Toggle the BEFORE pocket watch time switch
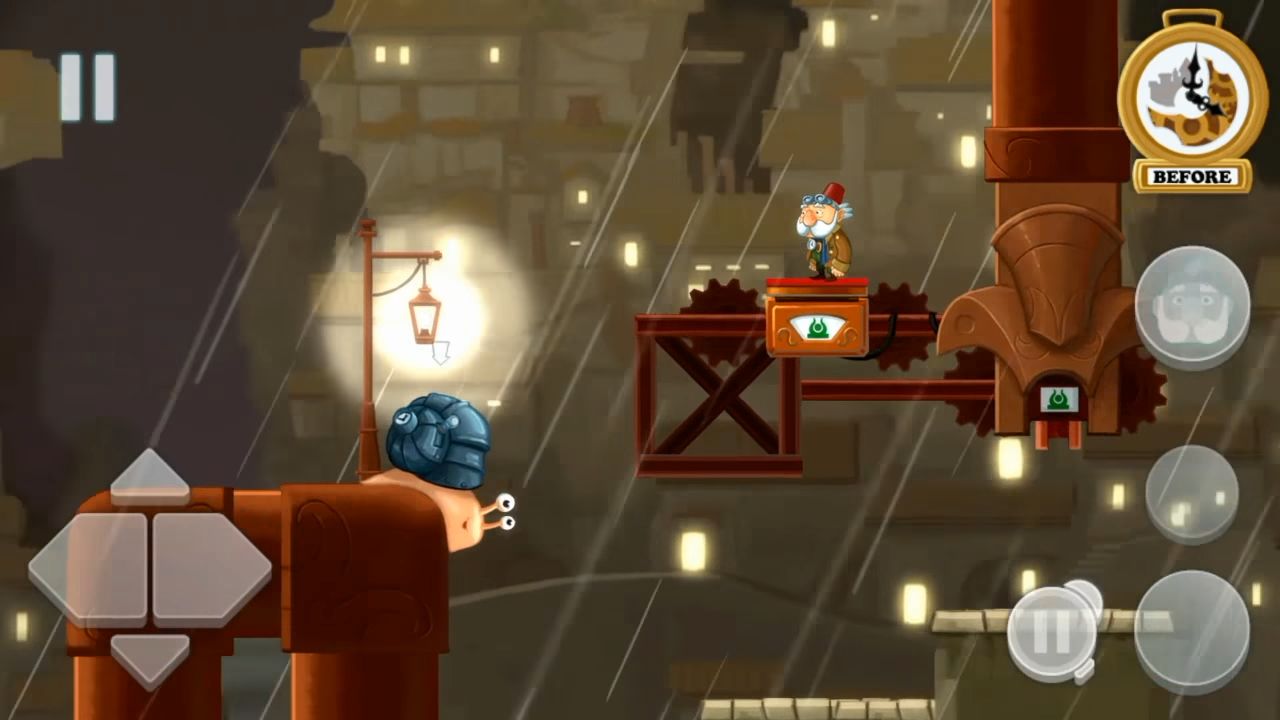Screen dimensions: 1280x720 (x=1192, y=100)
